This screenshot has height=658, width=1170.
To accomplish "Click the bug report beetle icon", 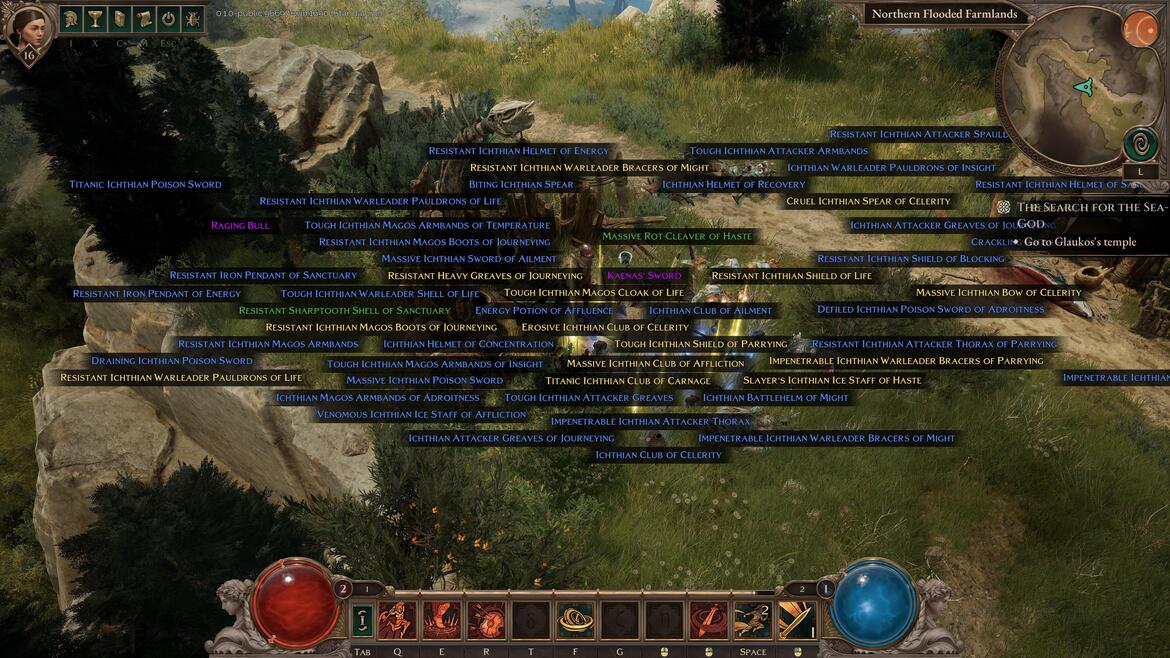I will 192,20.
